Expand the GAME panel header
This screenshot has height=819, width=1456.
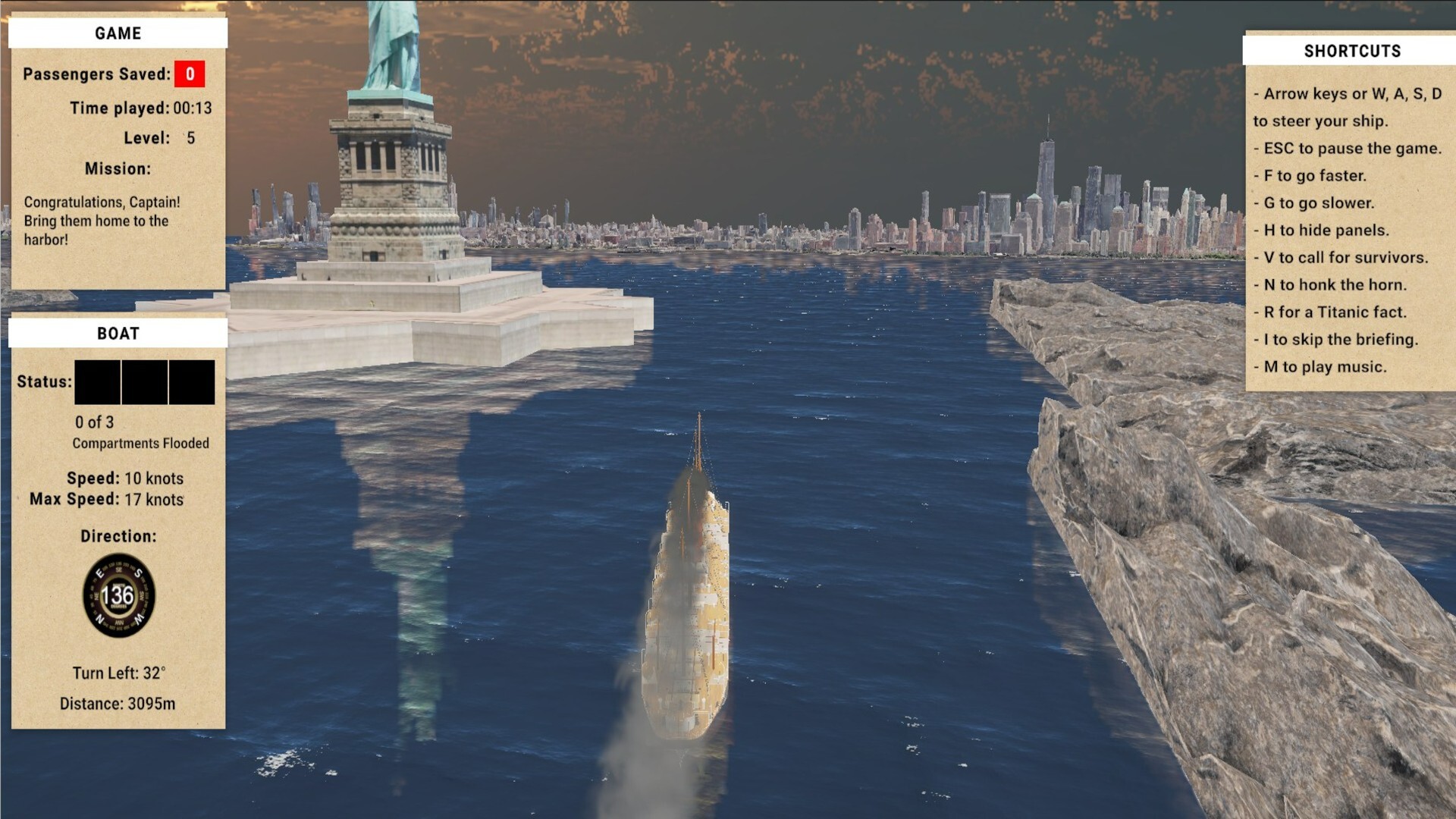118,33
